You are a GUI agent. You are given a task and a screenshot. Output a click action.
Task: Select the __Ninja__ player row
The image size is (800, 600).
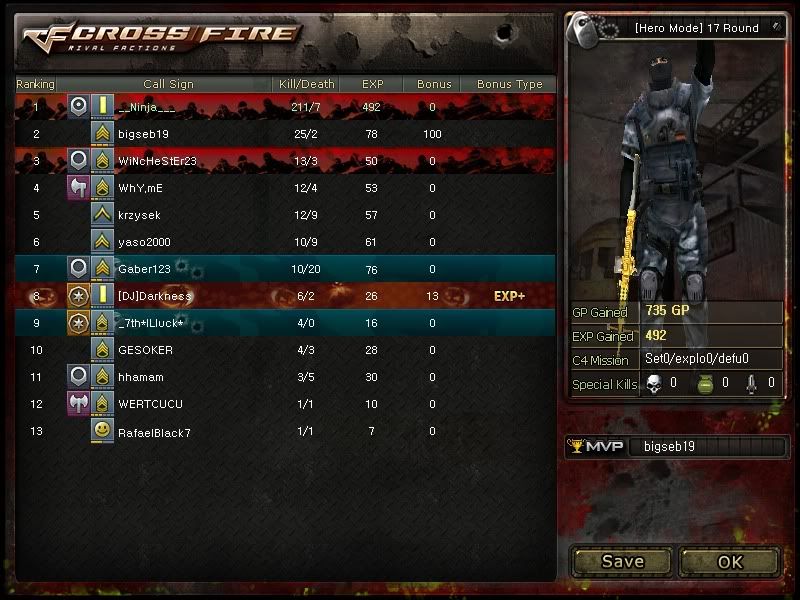coord(285,107)
